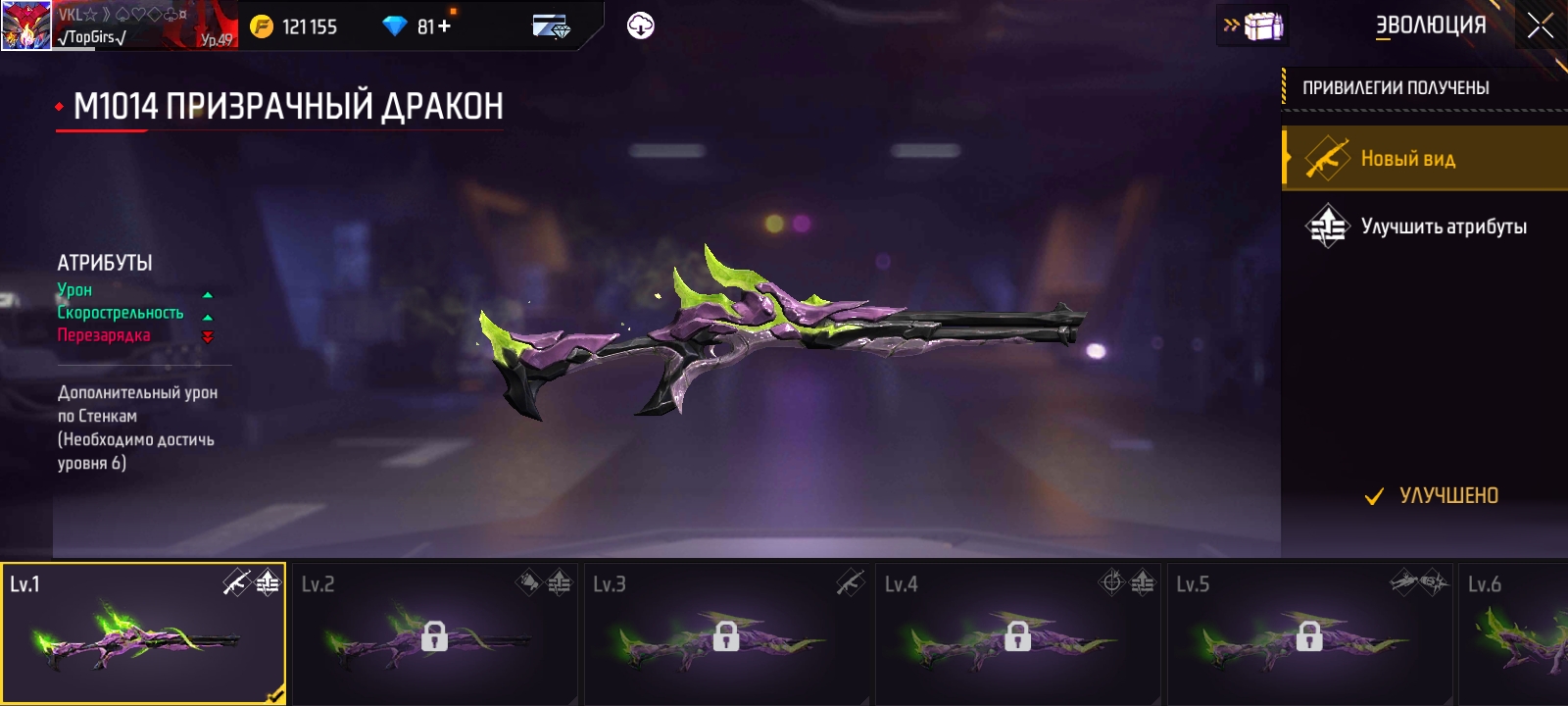Open the player profile avatar
The height and width of the screenshot is (706, 1568).
(x=25, y=25)
